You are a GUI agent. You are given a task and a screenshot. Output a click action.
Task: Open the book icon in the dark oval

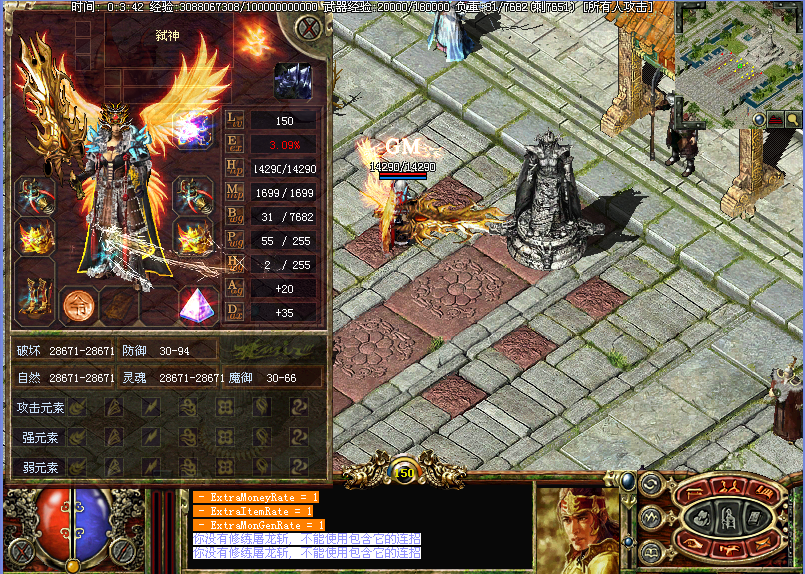point(754,517)
